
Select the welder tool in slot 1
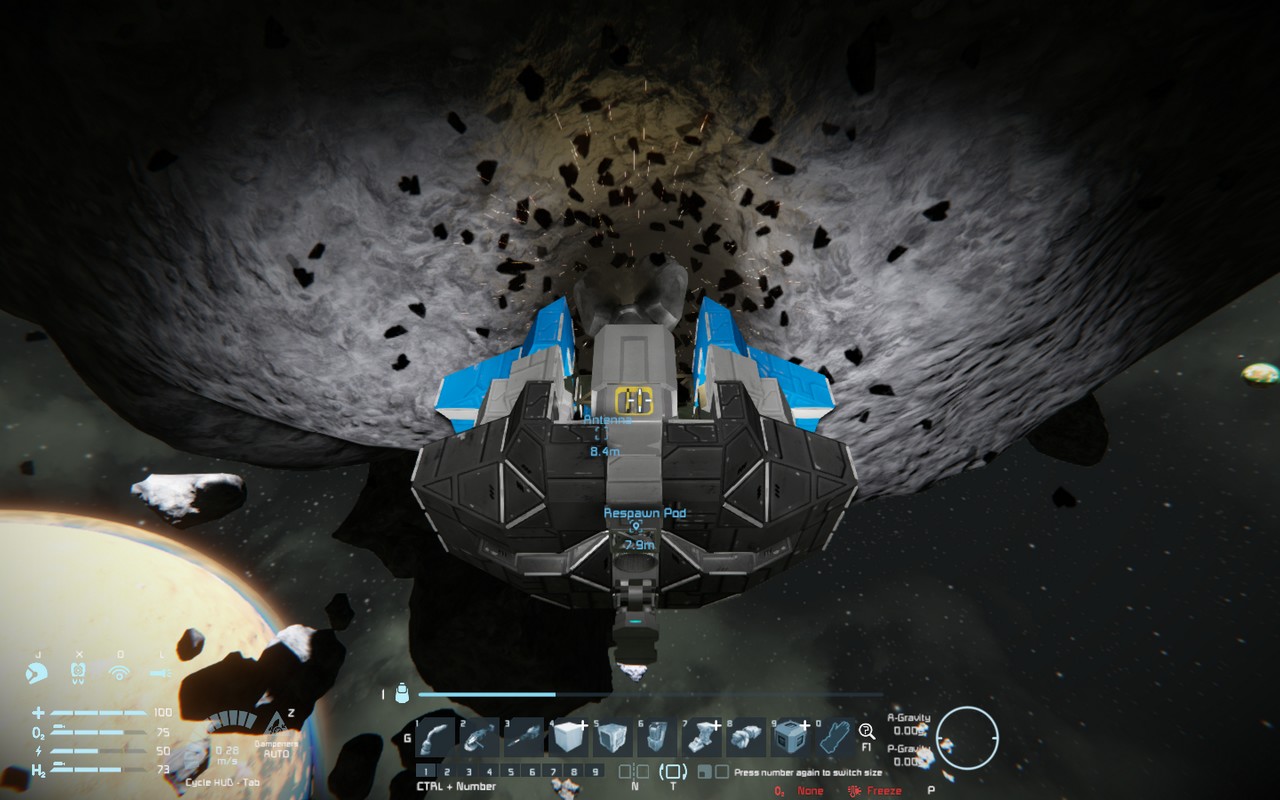[435, 738]
